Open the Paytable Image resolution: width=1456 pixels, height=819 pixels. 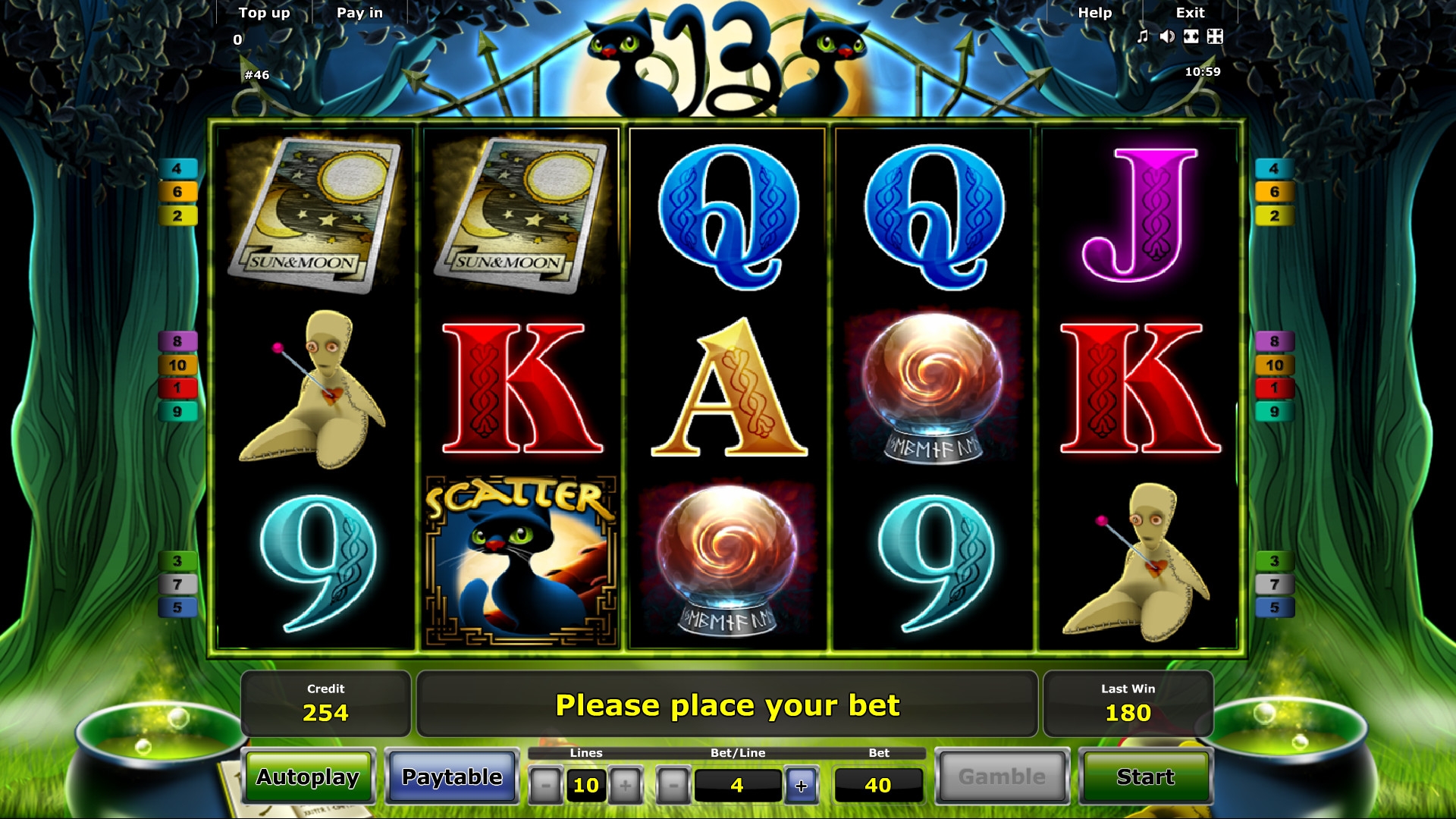452,777
